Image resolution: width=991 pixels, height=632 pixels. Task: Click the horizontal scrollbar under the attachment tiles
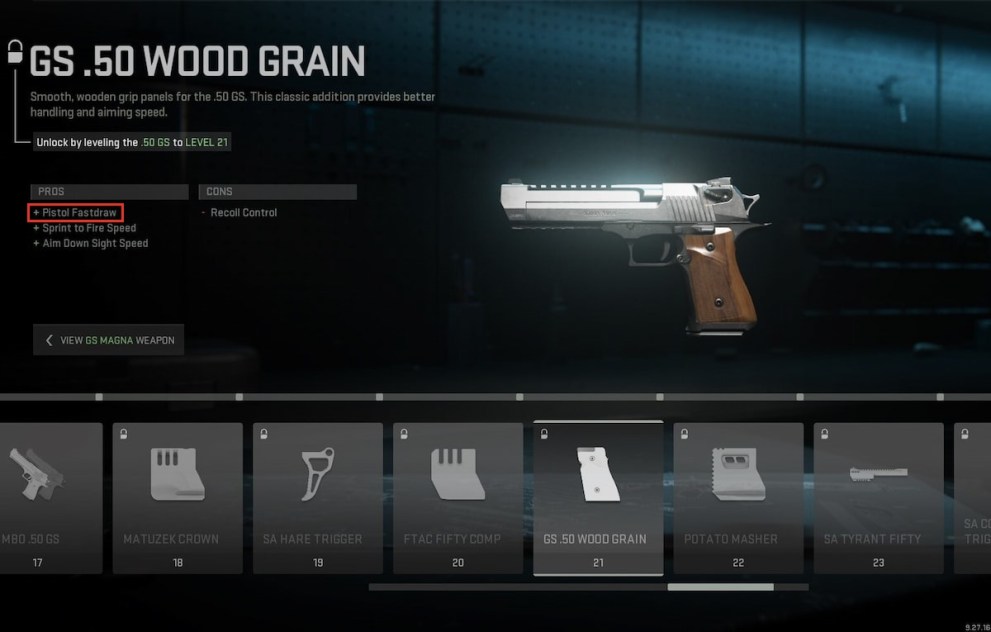coord(720,587)
